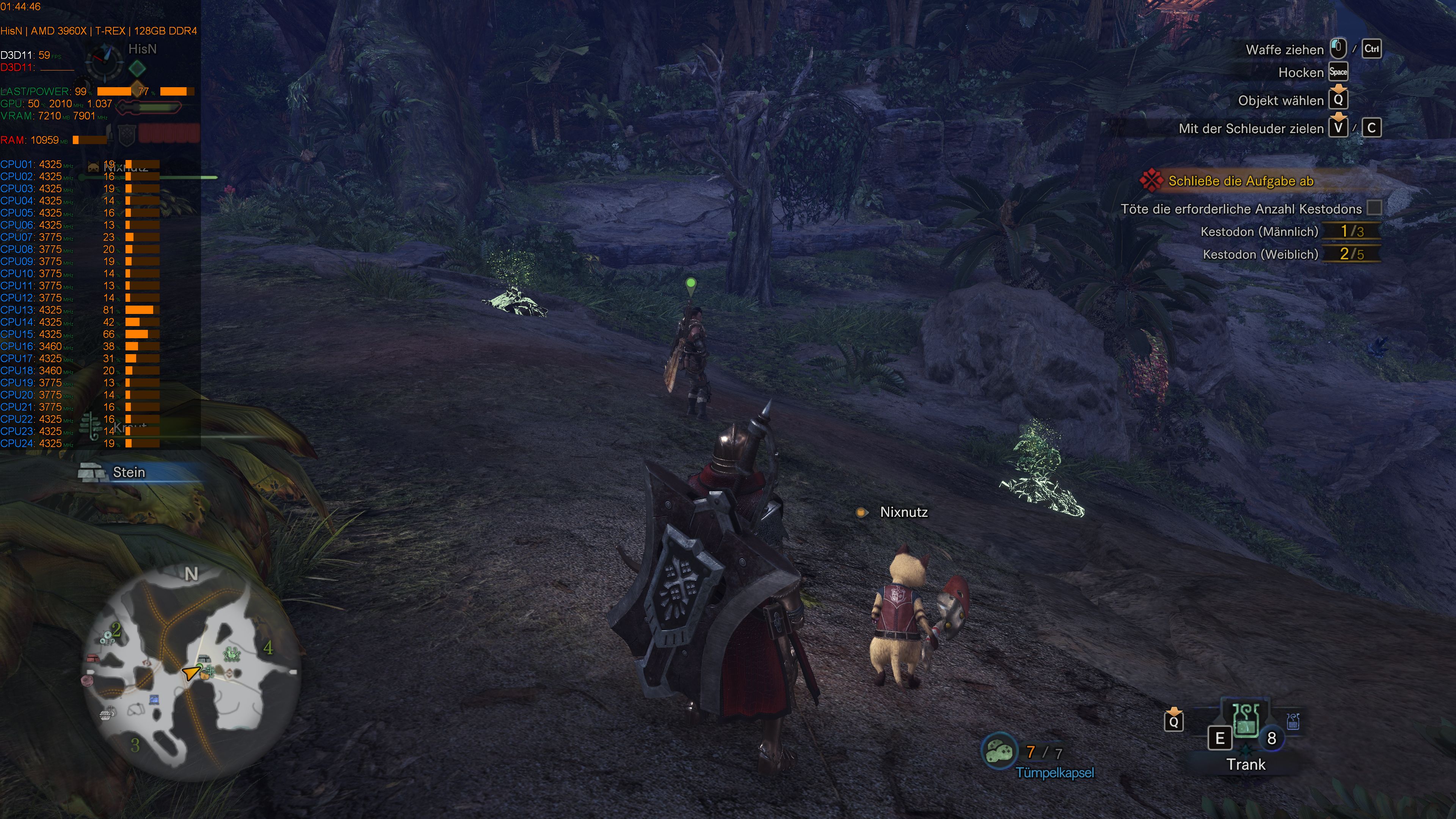Toggle the C key slinger alternative binding
1456x819 pixels.
(1372, 128)
